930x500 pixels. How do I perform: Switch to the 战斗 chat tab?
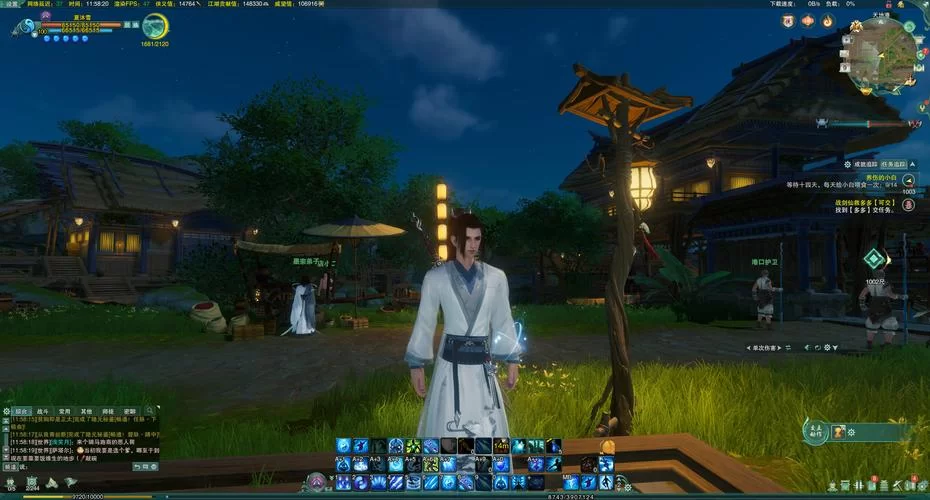[42, 411]
